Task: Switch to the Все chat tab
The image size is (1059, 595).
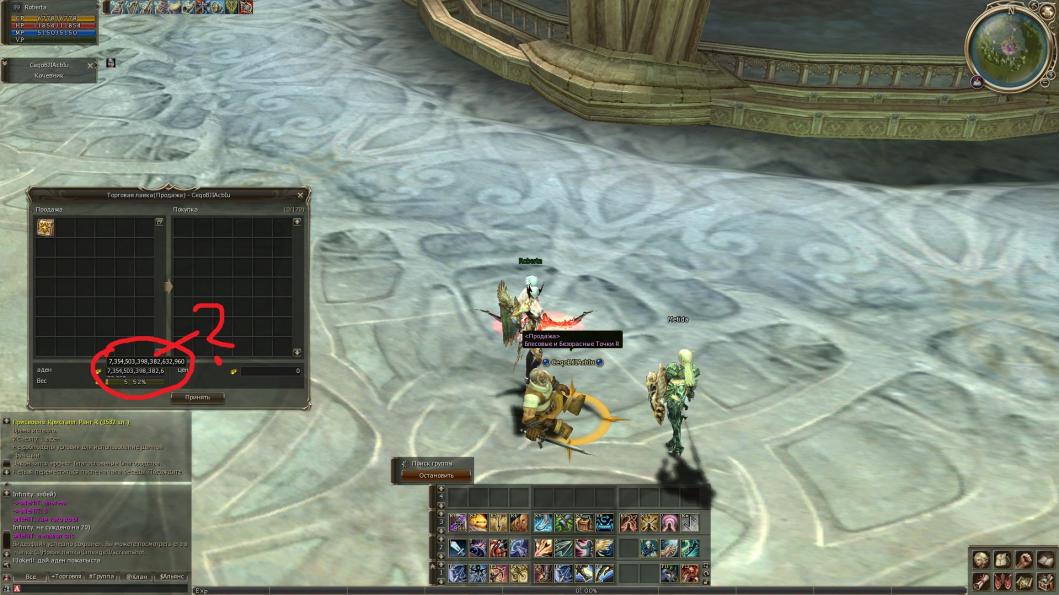Action: coord(31,577)
